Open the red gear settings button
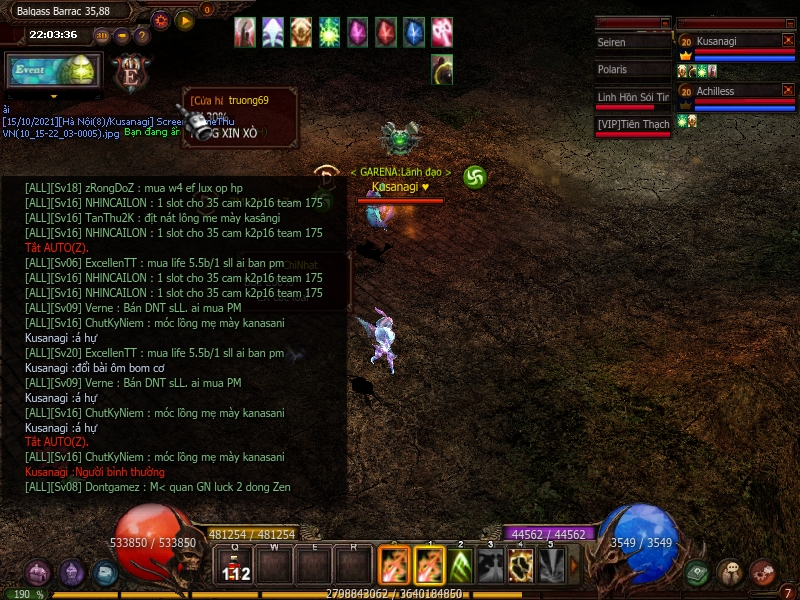Image resolution: width=800 pixels, height=600 pixels. (161, 20)
